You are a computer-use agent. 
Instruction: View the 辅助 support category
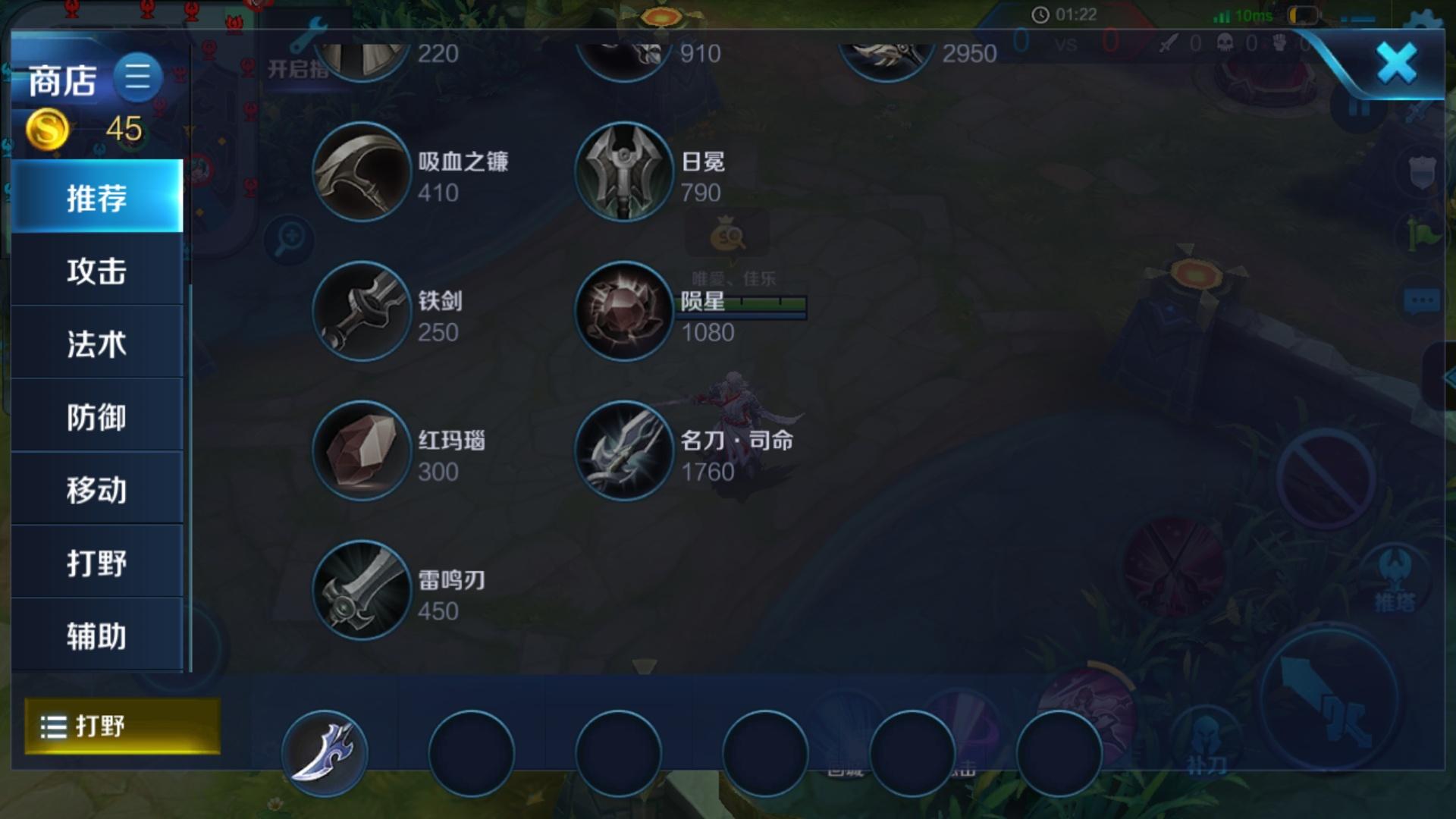click(x=97, y=635)
